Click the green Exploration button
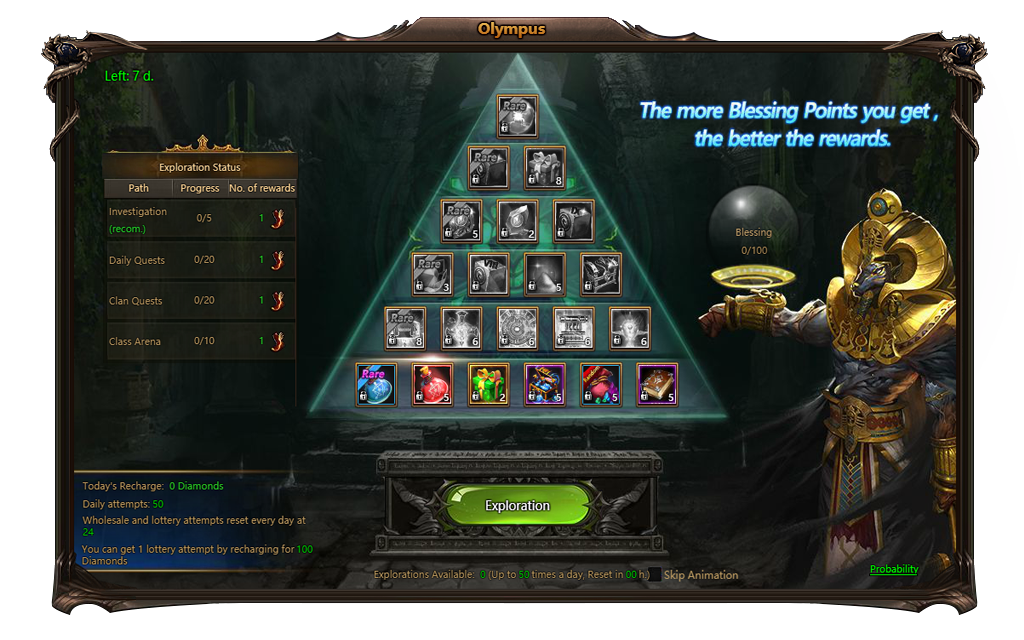This screenshot has height=640, width=1024. tap(517, 506)
